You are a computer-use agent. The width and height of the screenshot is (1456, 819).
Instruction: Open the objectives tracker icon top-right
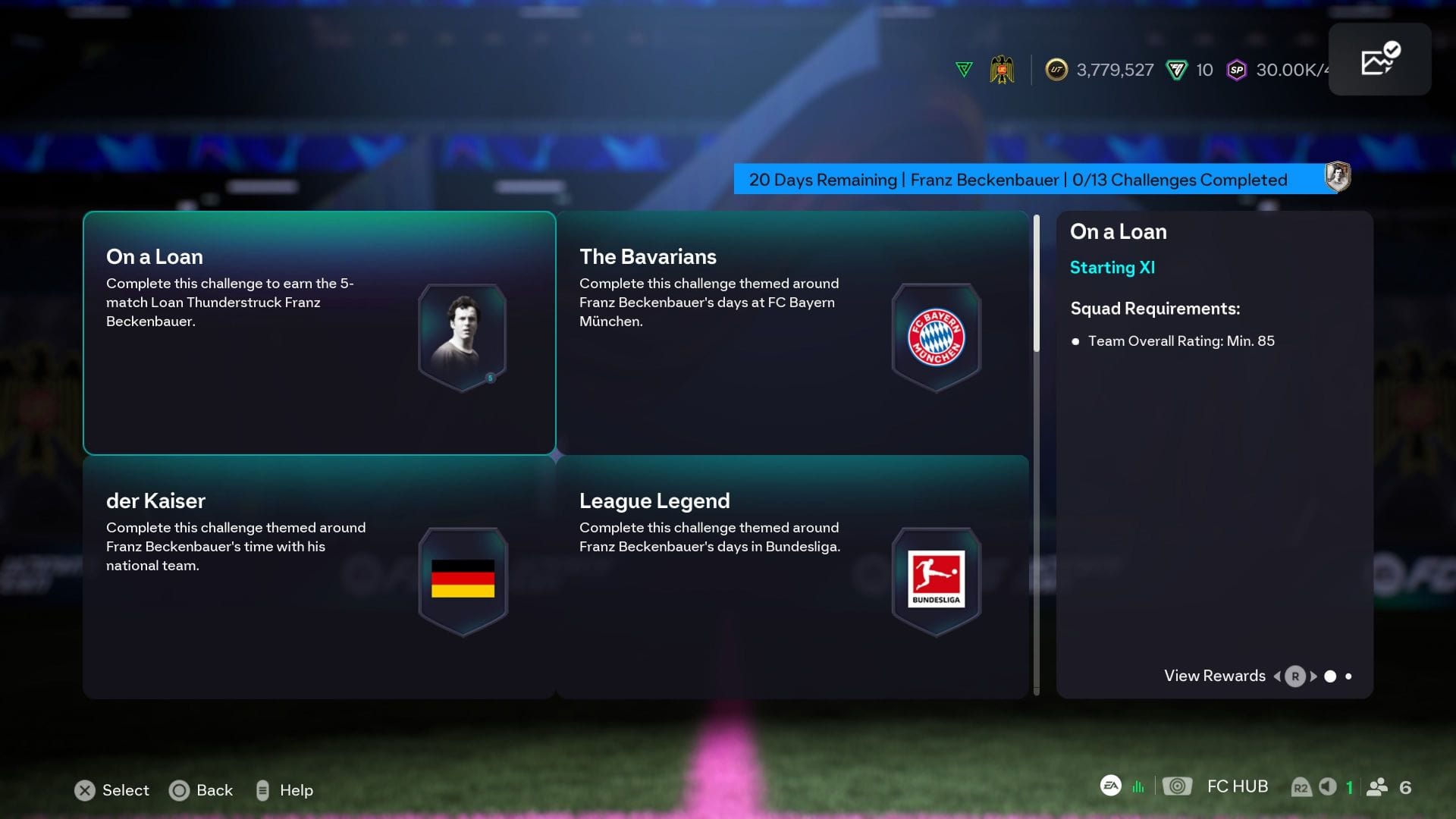pyautogui.click(x=1379, y=58)
